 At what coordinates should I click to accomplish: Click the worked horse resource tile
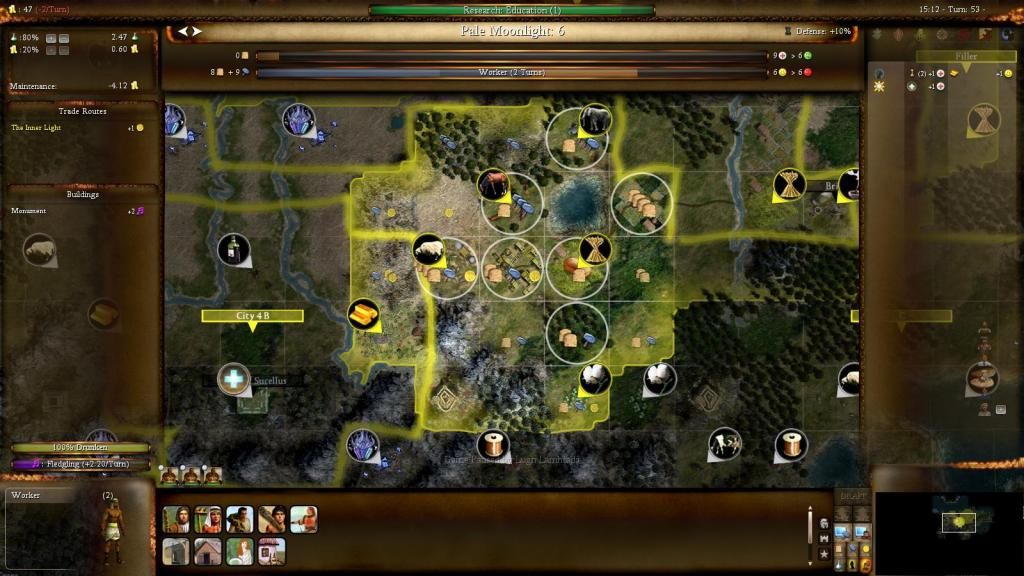[491, 184]
